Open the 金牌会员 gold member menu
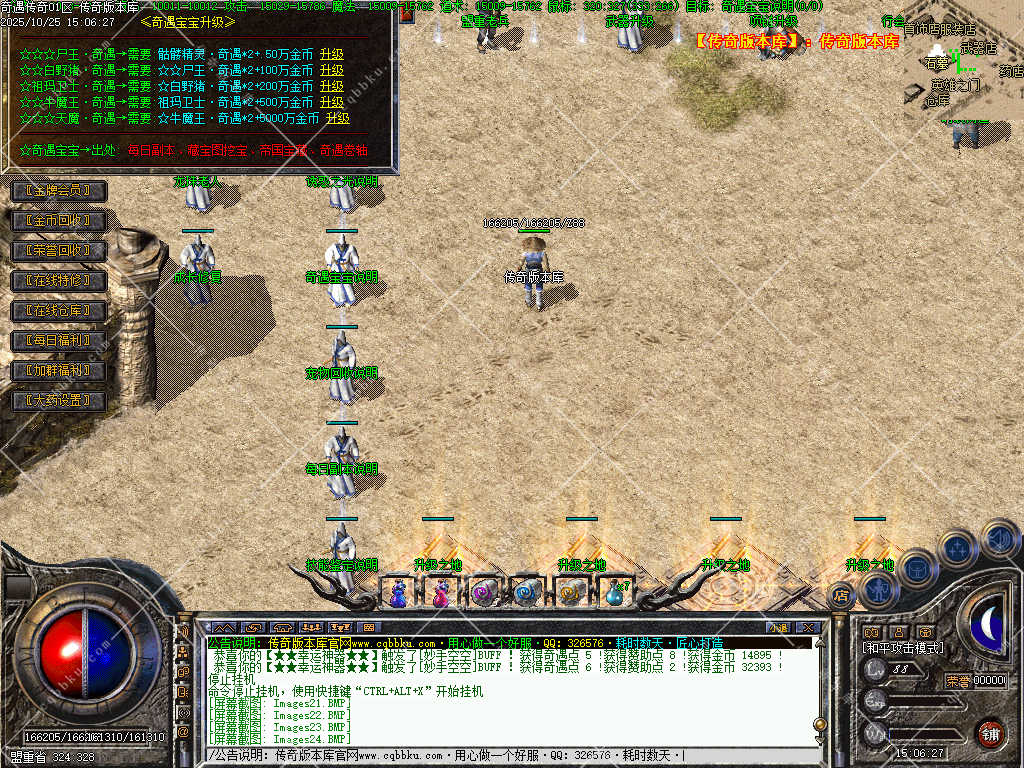This screenshot has width=1024, height=768. point(57,190)
